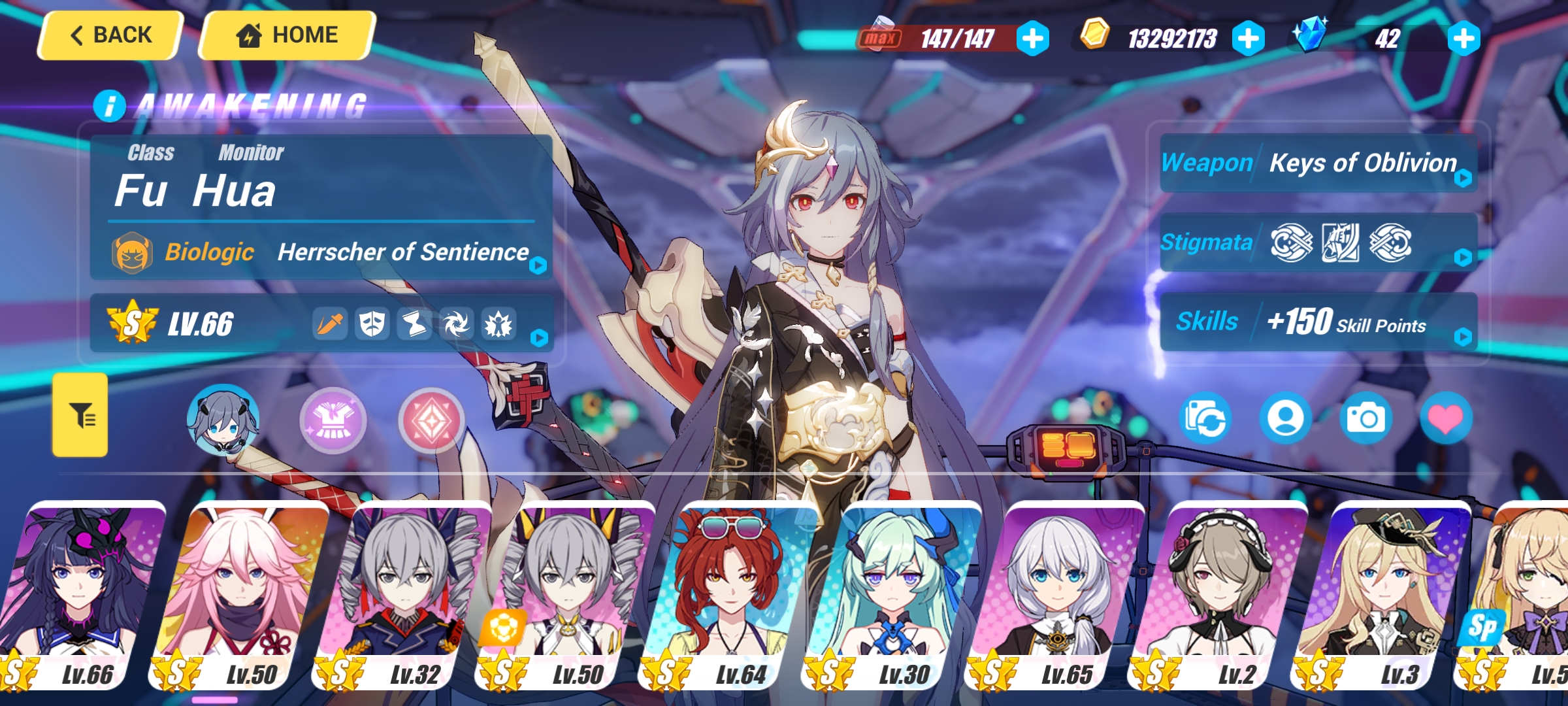This screenshot has height=706, width=1568.
Task: Take a photo with the camera icon
Action: point(1365,419)
